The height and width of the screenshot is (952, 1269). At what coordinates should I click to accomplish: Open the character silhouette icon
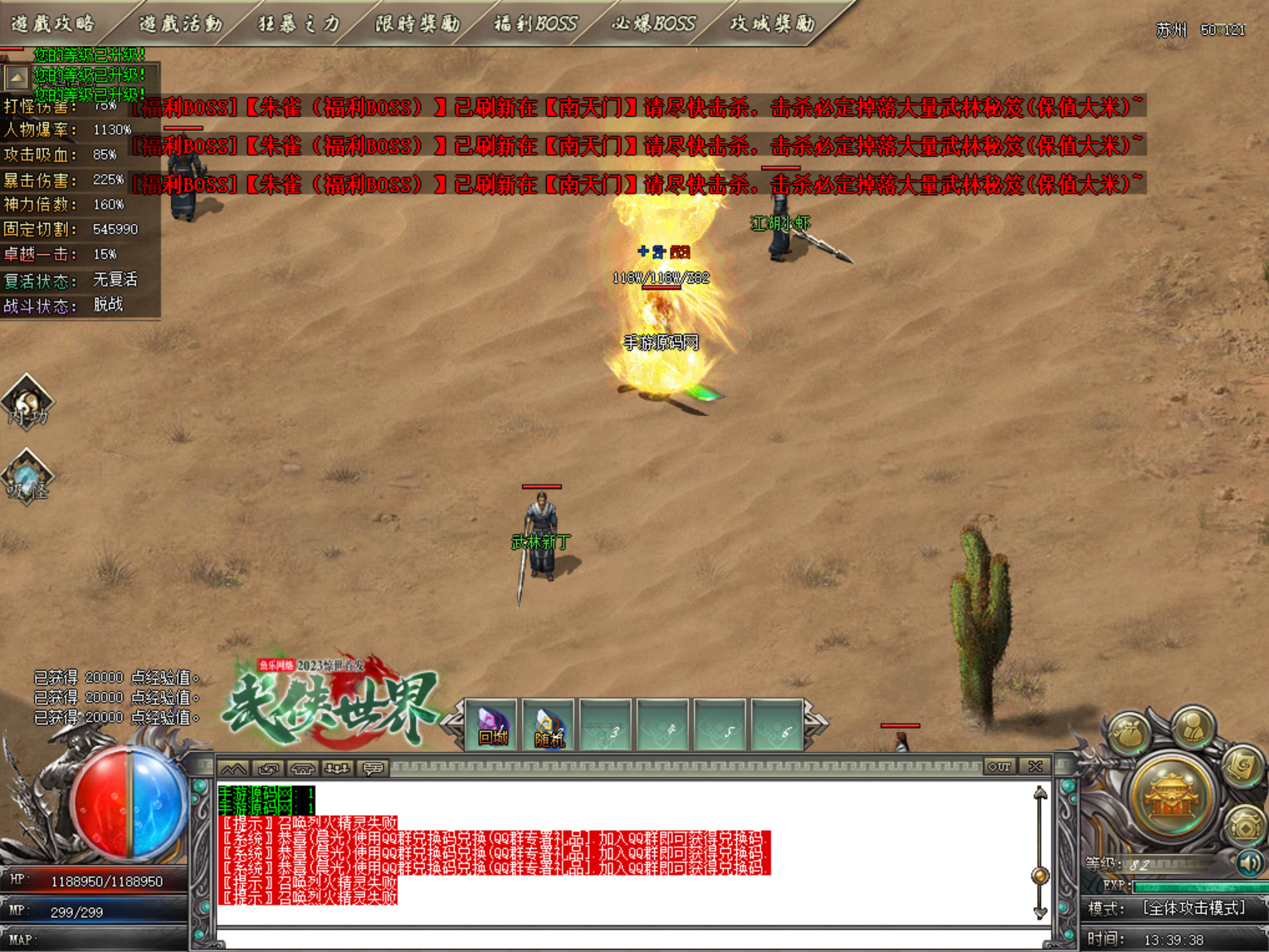point(1193,728)
